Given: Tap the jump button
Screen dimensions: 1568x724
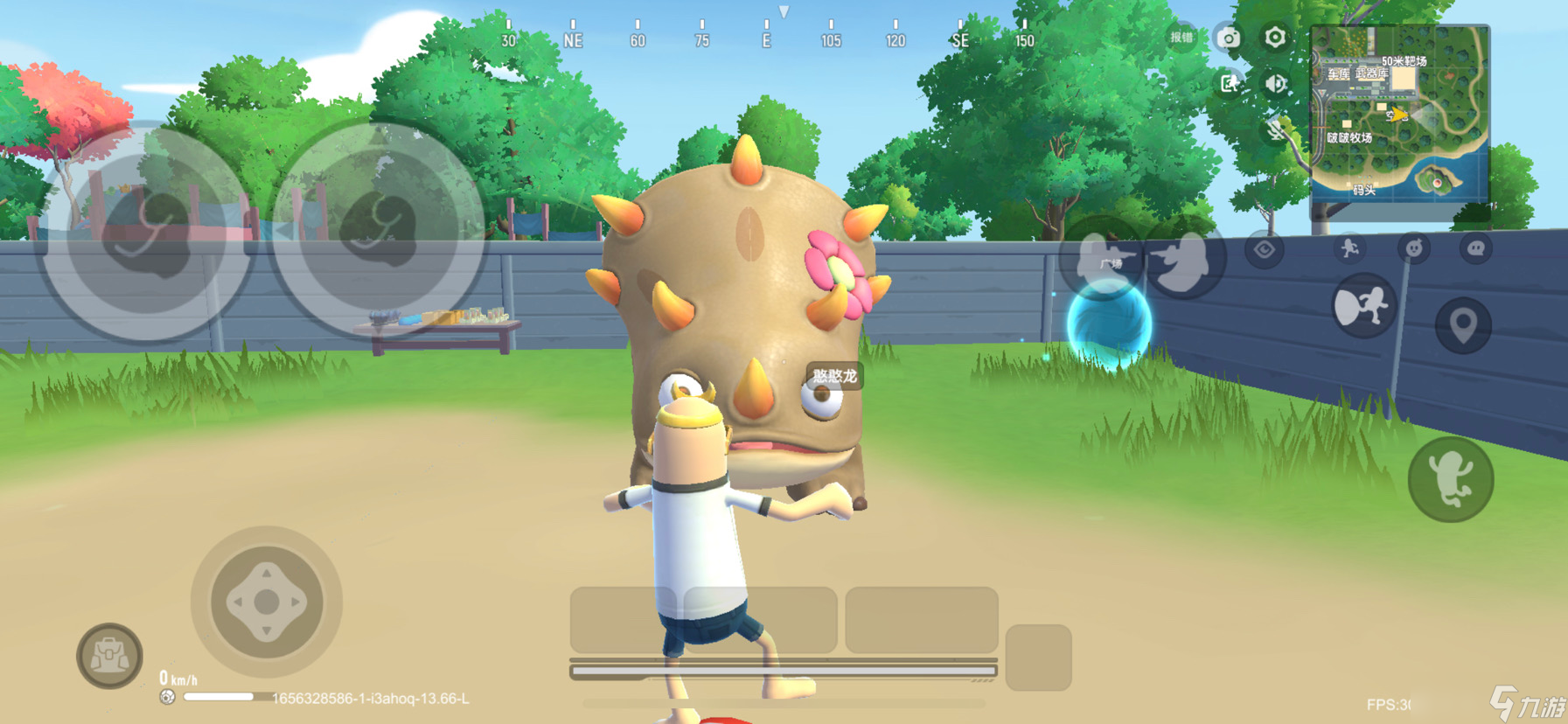Looking at the screenshot, I should [x=1451, y=479].
